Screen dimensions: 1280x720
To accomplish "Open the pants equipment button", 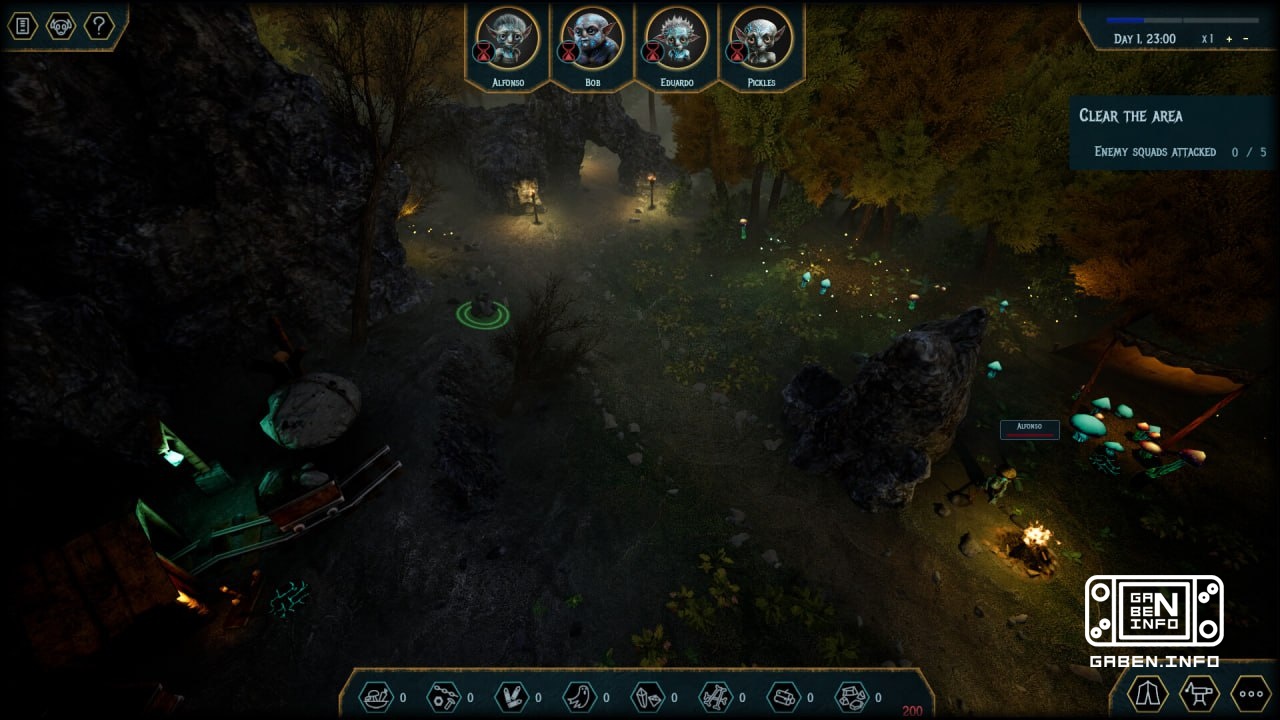I will point(1148,692).
